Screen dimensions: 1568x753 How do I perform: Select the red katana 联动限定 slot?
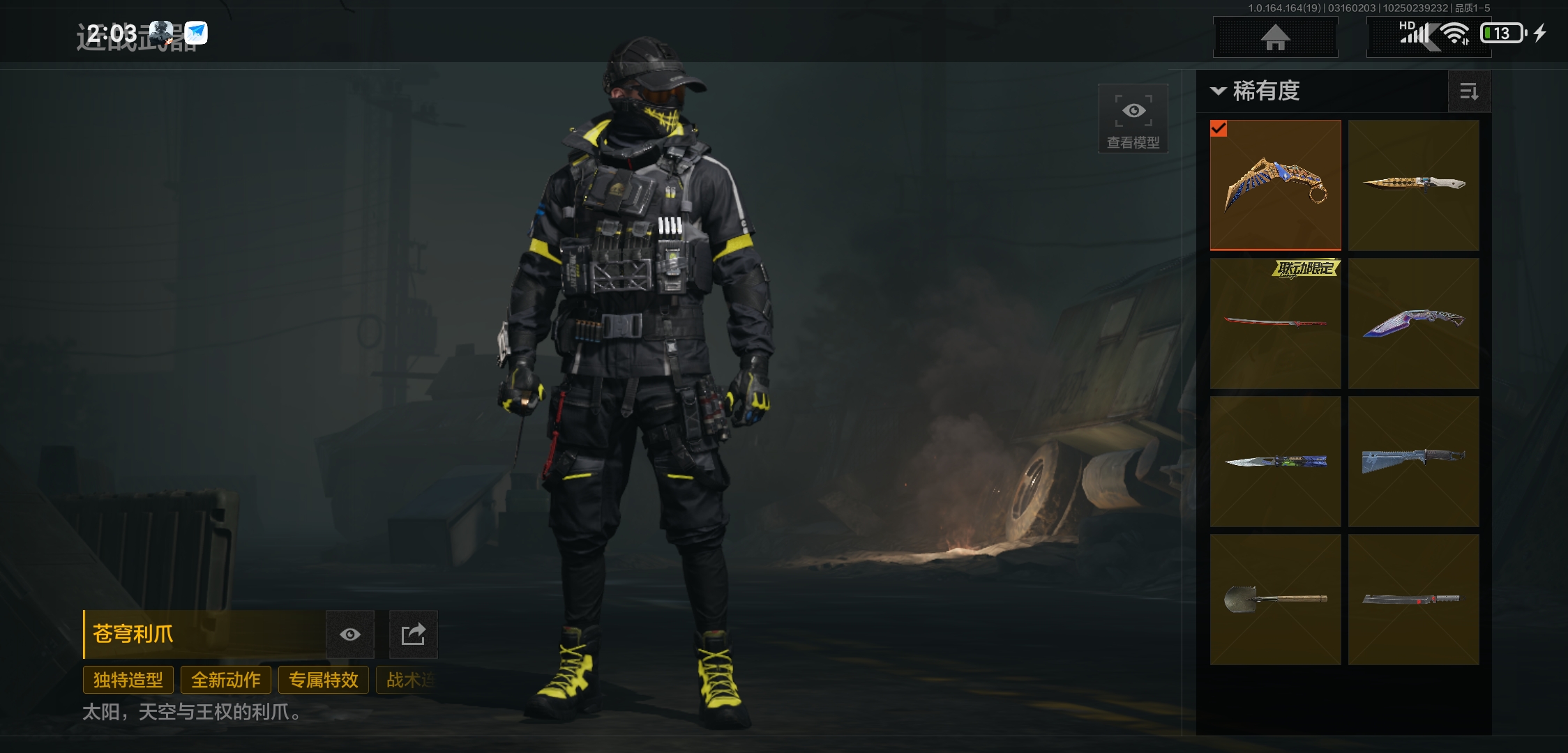[1275, 323]
